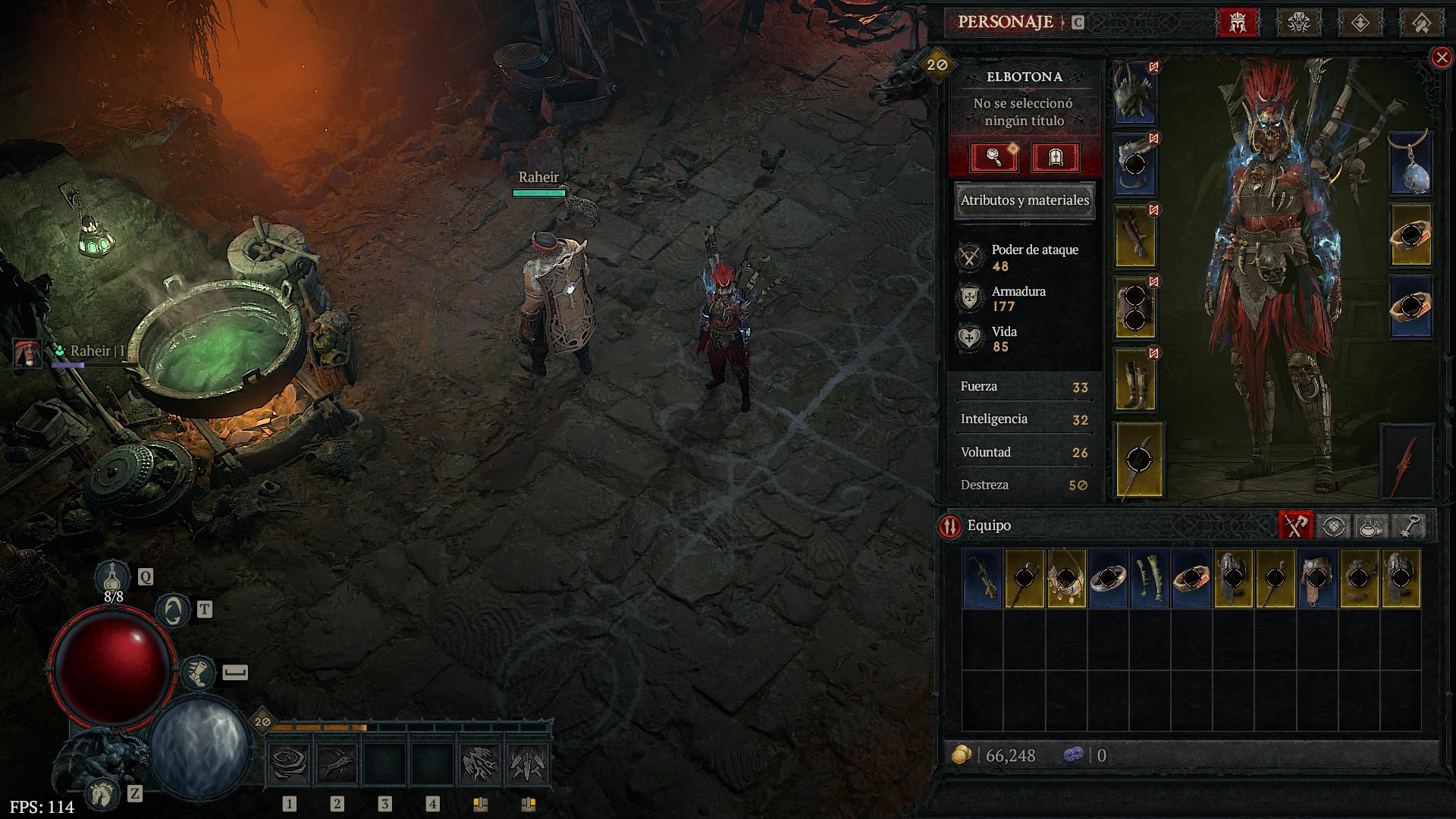Switch to the potion flask inventory tab
Image resolution: width=1456 pixels, height=819 pixels.
pyautogui.click(x=1370, y=526)
